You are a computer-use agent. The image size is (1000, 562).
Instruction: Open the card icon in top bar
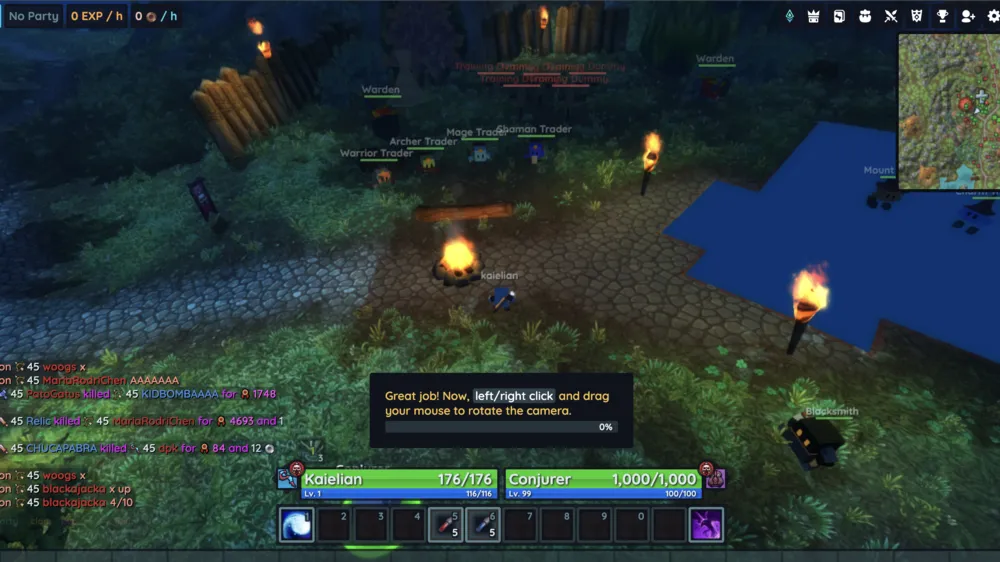(839, 16)
